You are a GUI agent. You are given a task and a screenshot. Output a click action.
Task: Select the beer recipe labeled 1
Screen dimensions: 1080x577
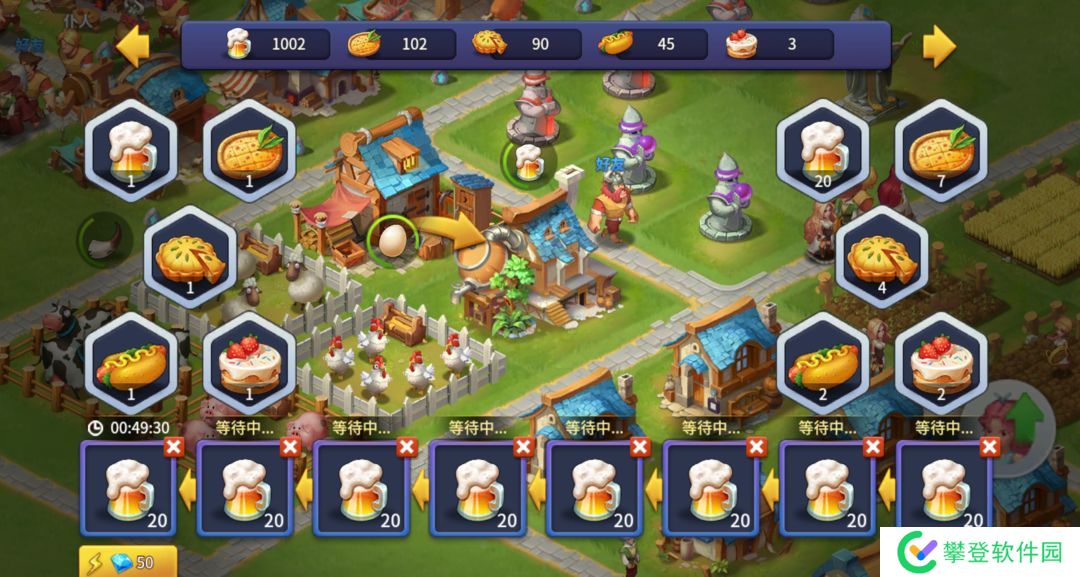pyautogui.click(x=131, y=151)
